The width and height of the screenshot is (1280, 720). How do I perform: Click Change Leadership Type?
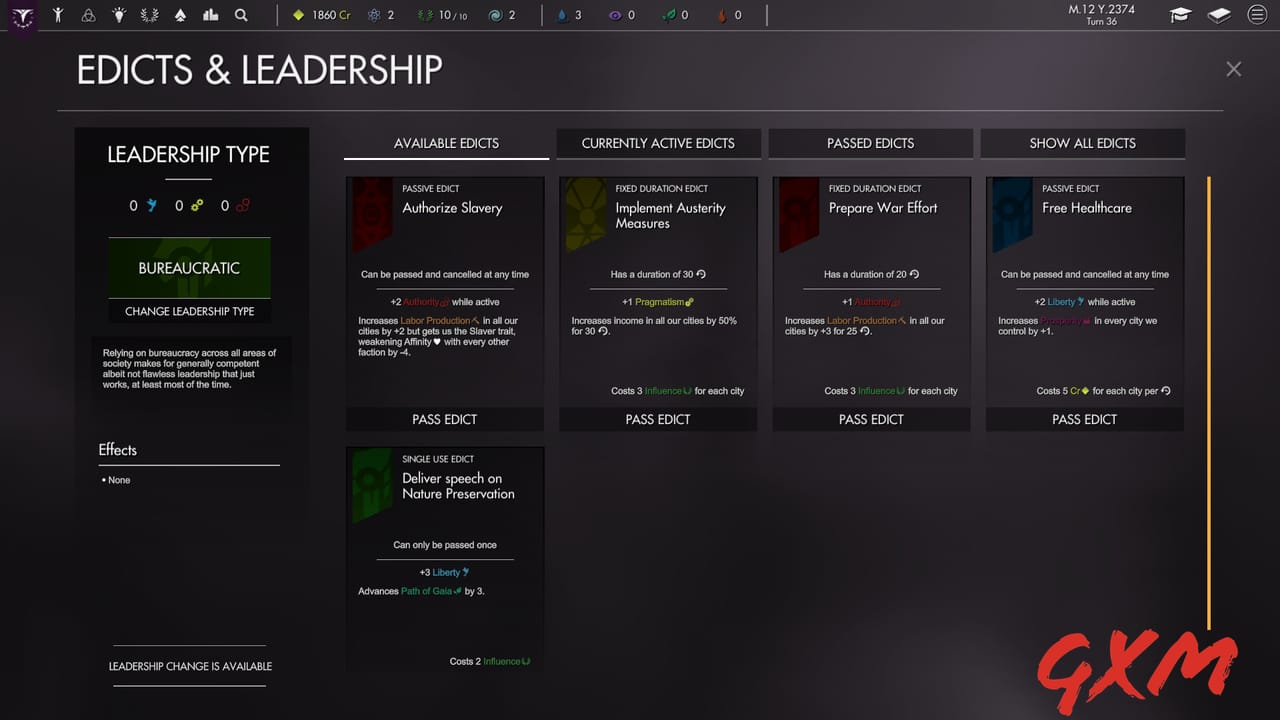point(189,311)
